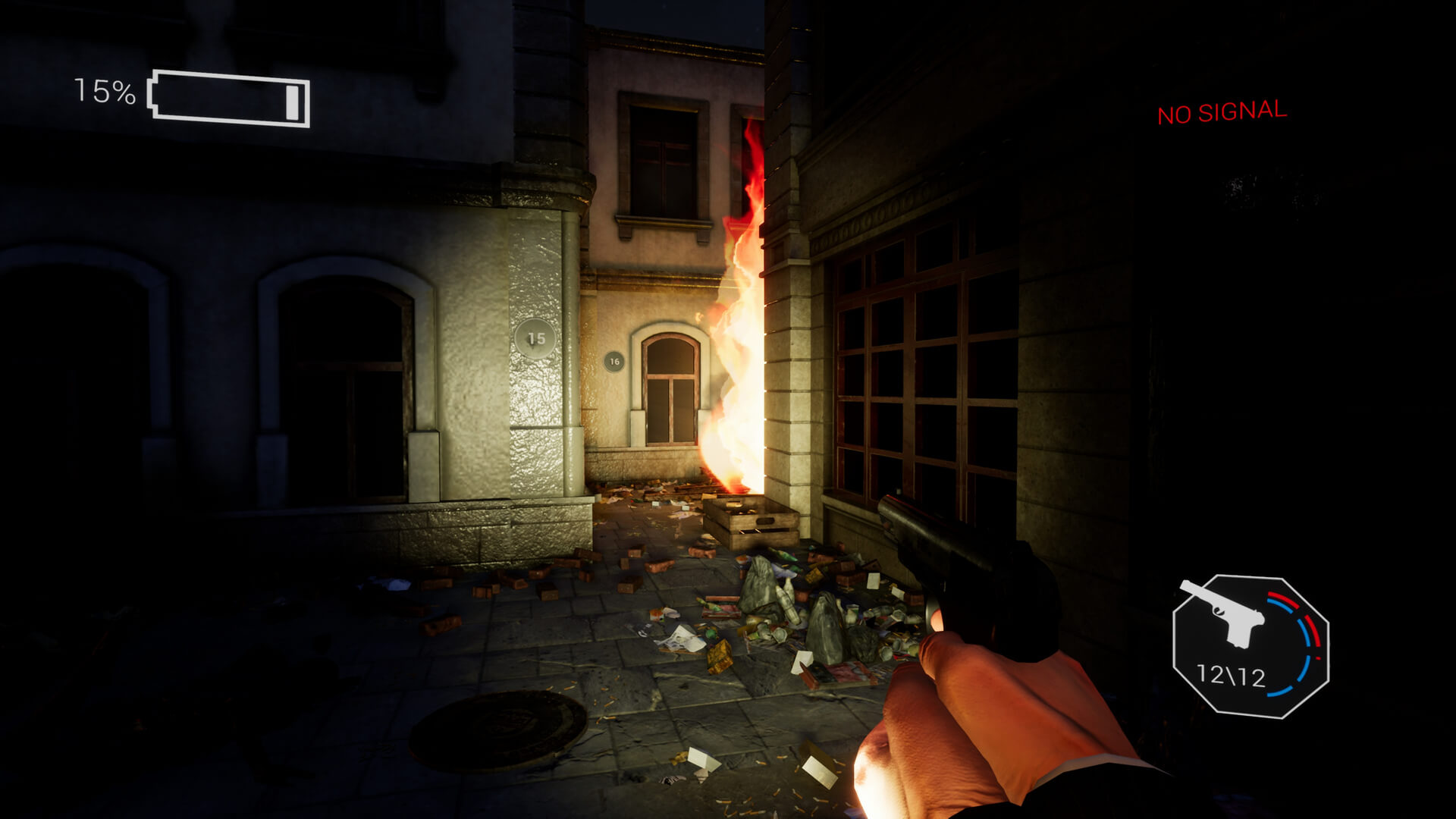The width and height of the screenshot is (1456, 819).
Task: Tap the octagonal ammo HUD panel
Action: [1251, 645]
